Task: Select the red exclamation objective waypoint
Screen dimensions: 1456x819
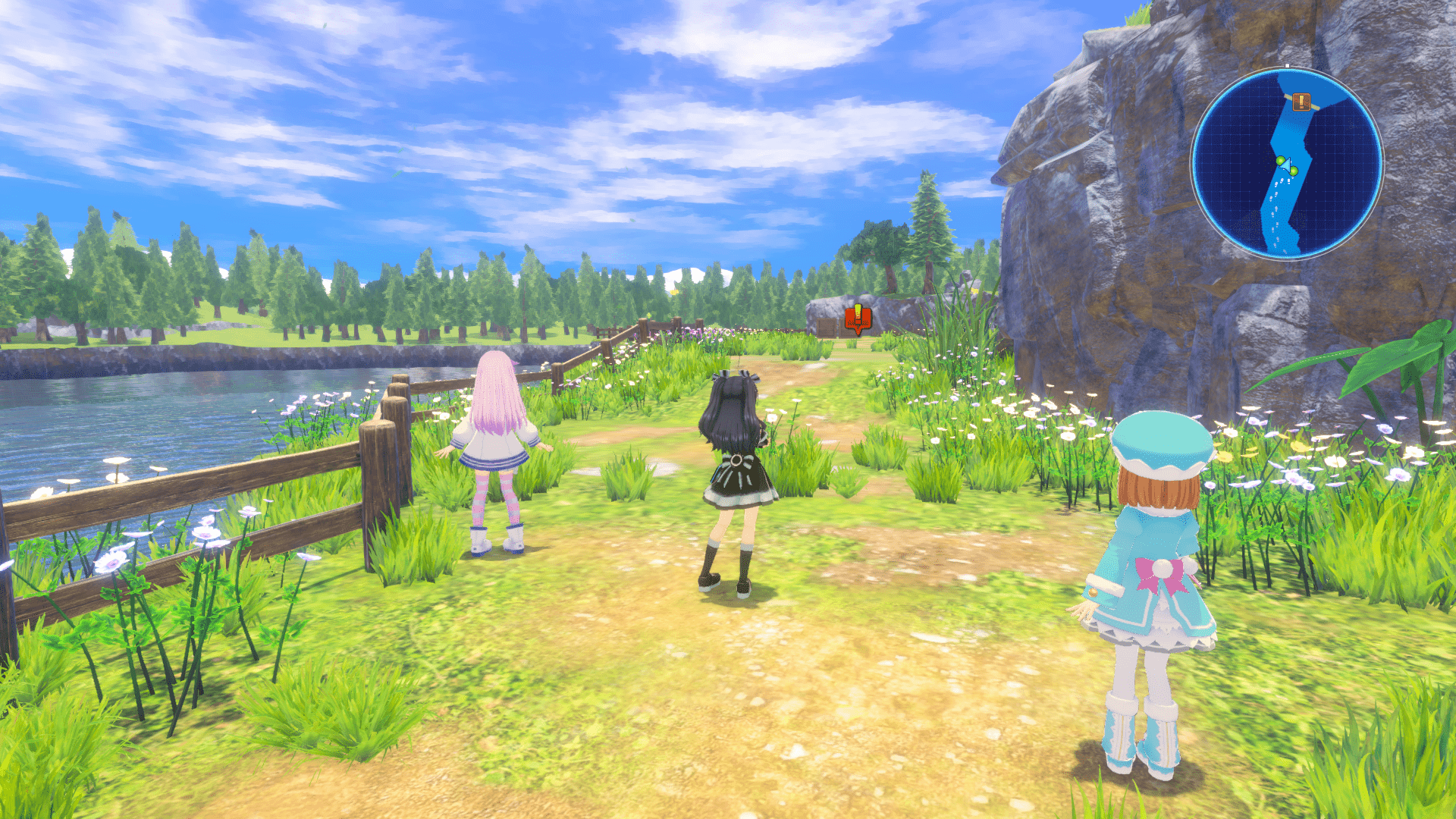Action: 858,319
